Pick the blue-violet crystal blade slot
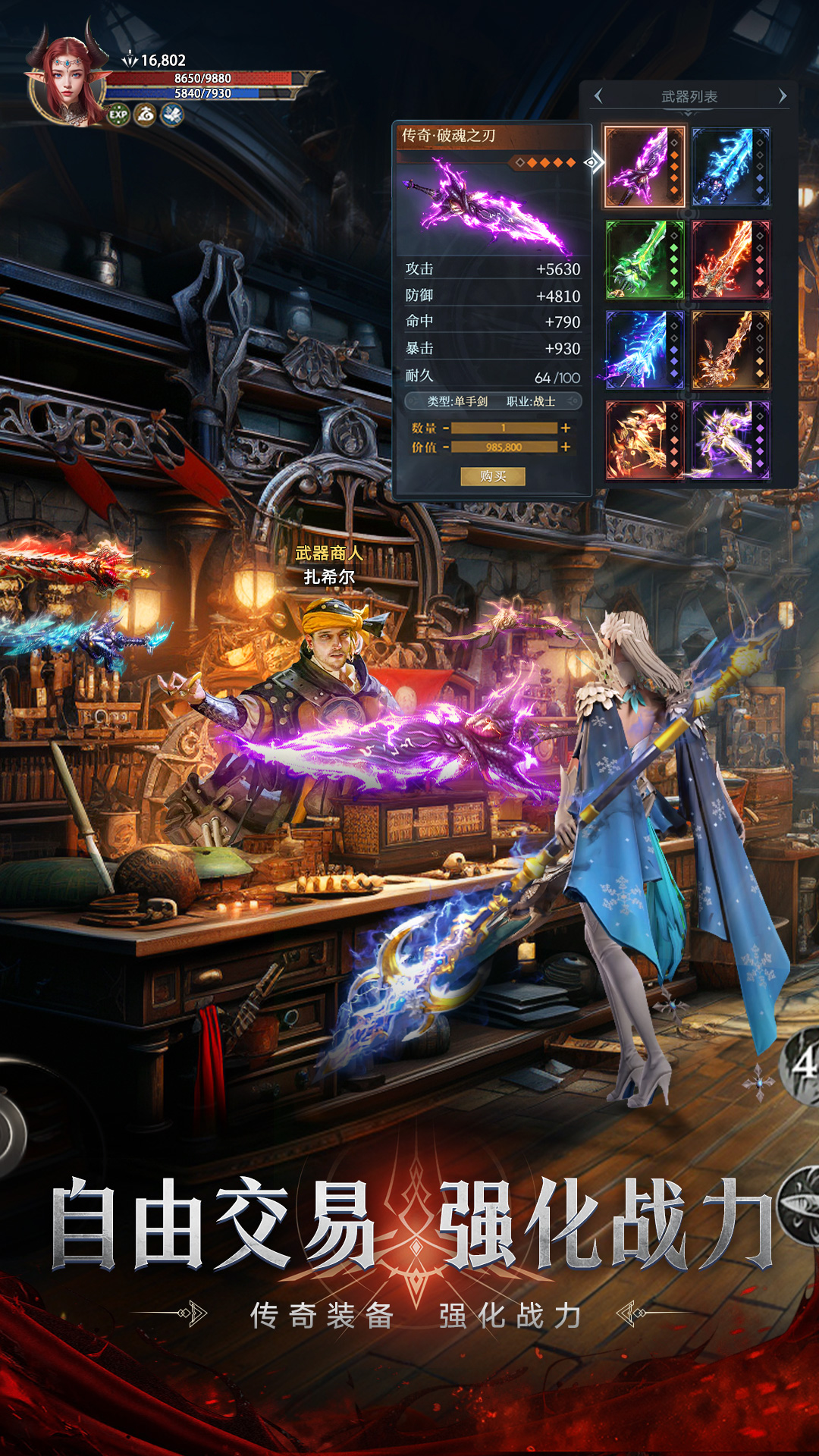 [644, 350]
